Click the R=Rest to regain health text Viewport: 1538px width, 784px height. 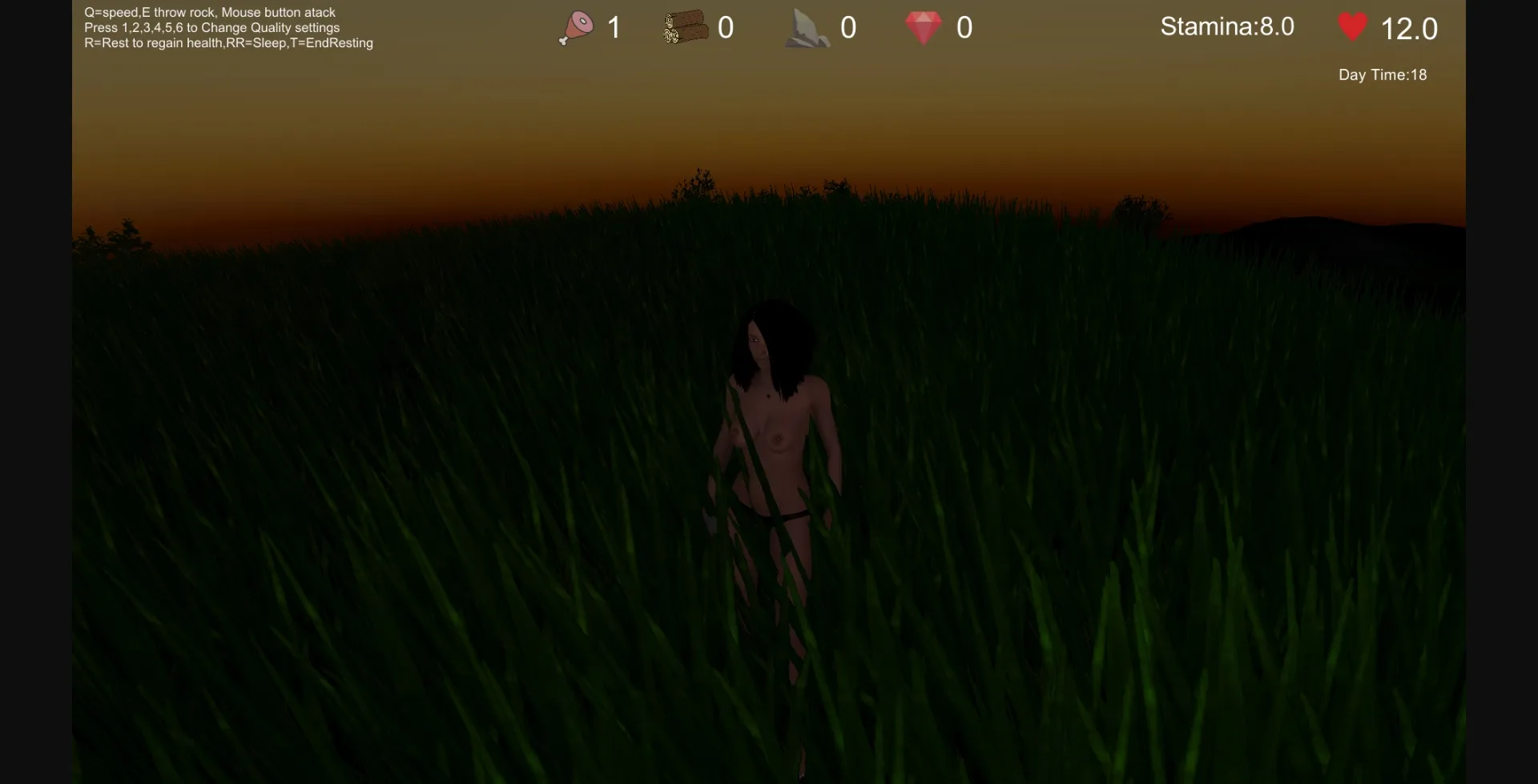tap(228, 43)
